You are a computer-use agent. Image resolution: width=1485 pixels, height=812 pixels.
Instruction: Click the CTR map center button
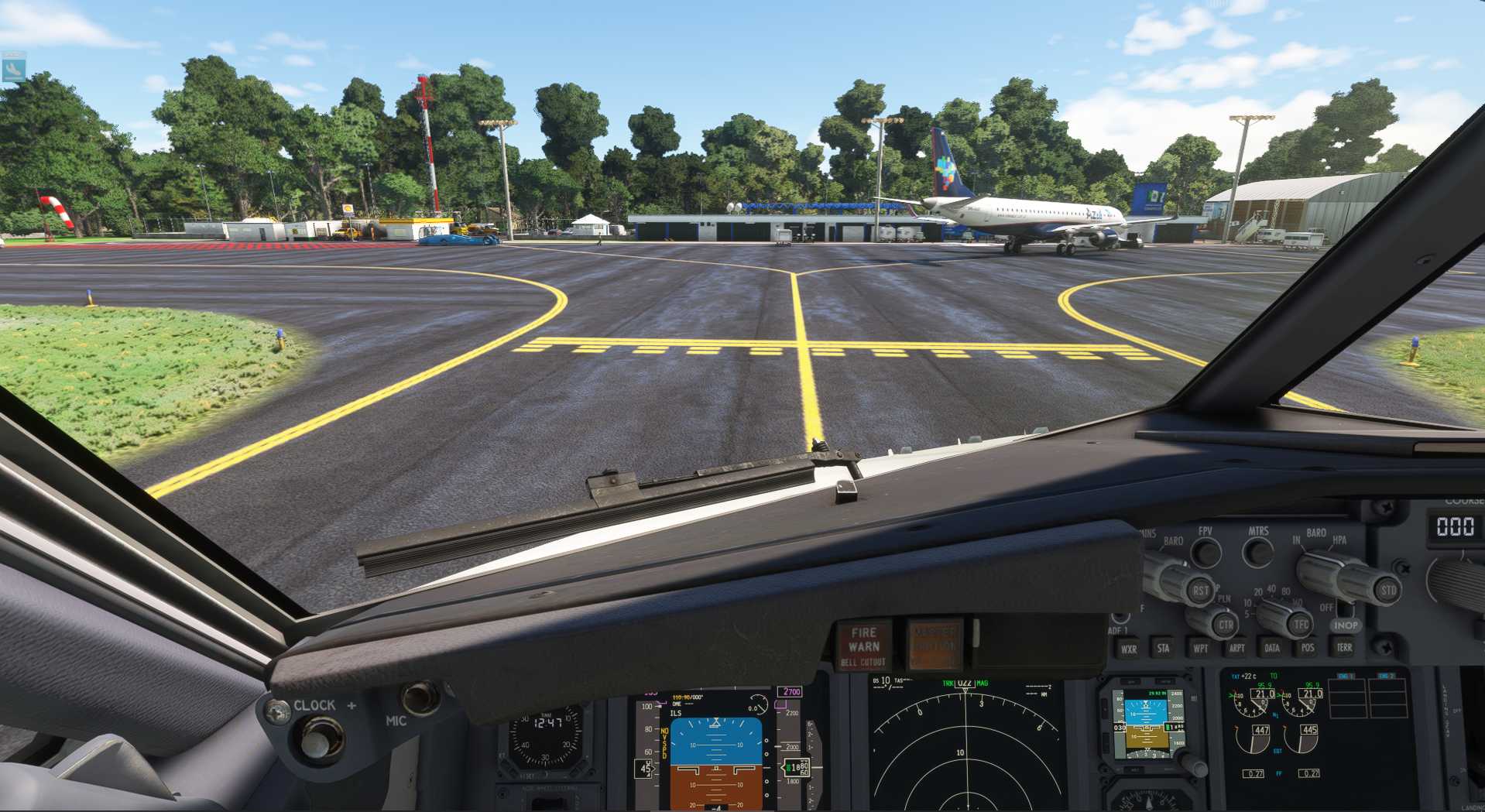pyautogui.click(x=1225, y=624)
